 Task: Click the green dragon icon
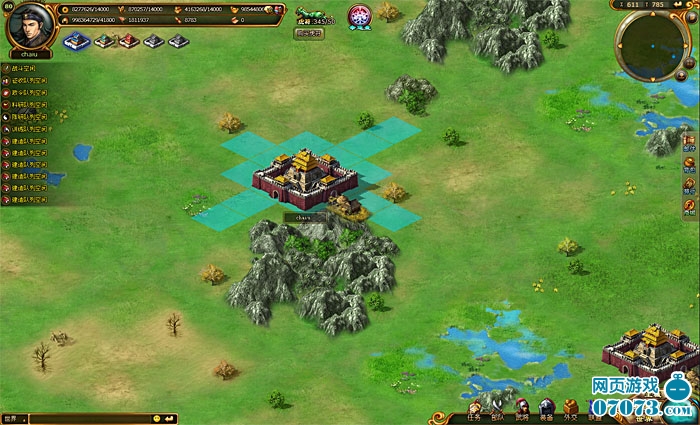point(312,12)
